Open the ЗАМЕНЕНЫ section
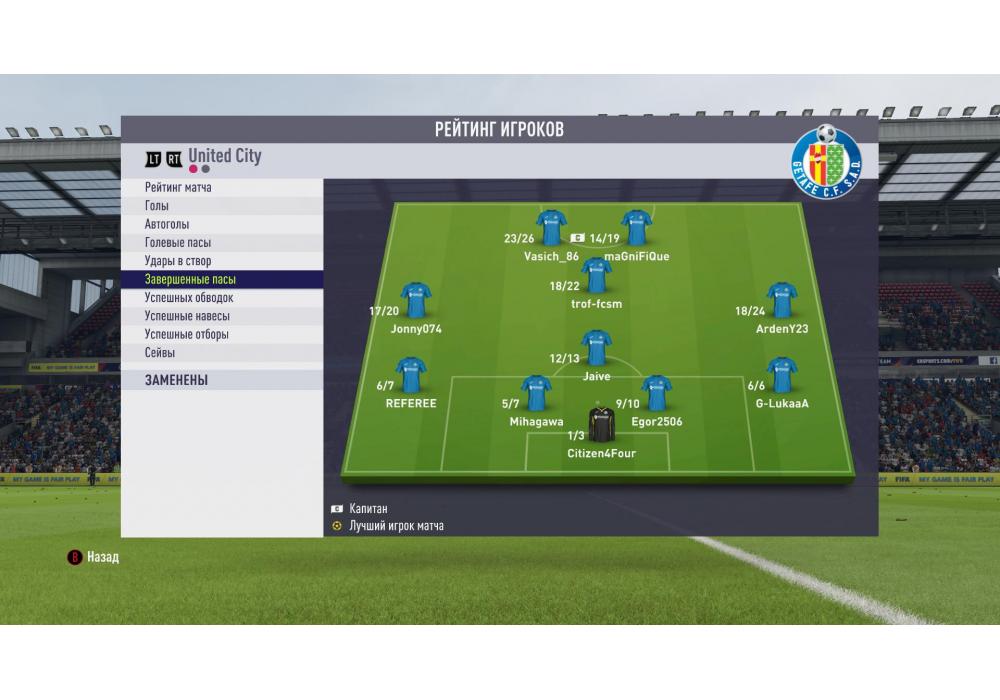 tap(222, 380)
